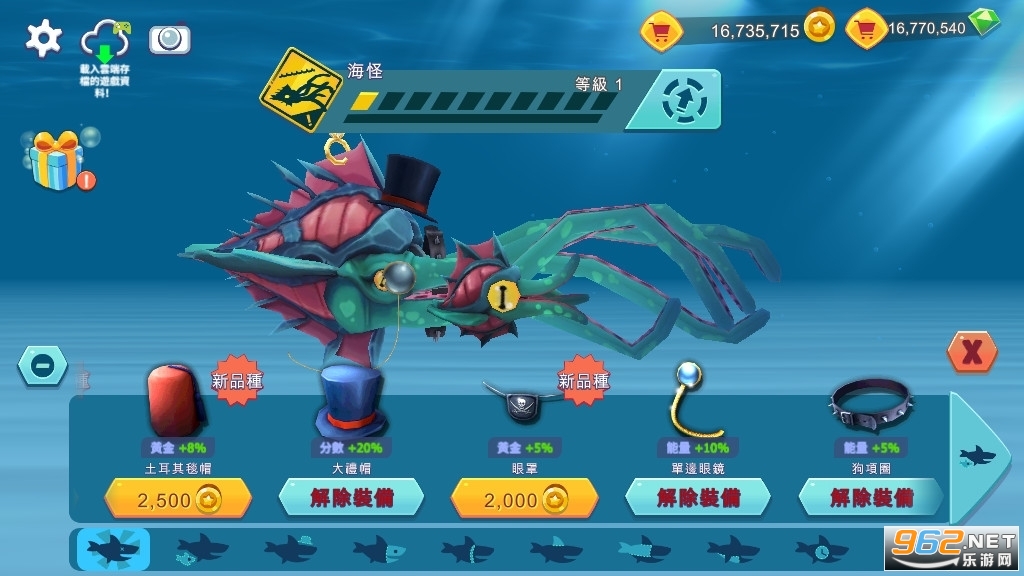Image resolution: width=1024 pixels, height=576 pixels.
Task: Open the camera photo mode
Action: point(170,39)
